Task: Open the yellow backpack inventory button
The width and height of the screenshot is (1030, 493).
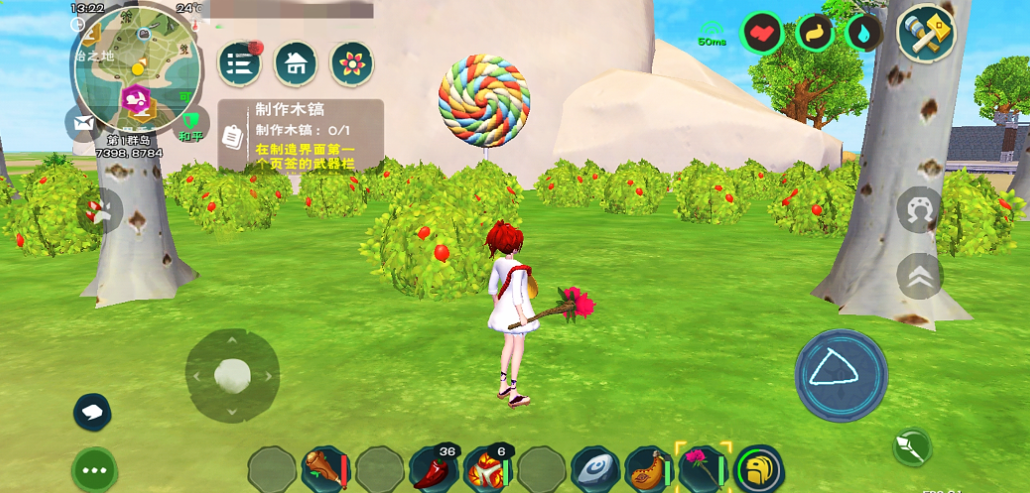Action: coord(759,469)
